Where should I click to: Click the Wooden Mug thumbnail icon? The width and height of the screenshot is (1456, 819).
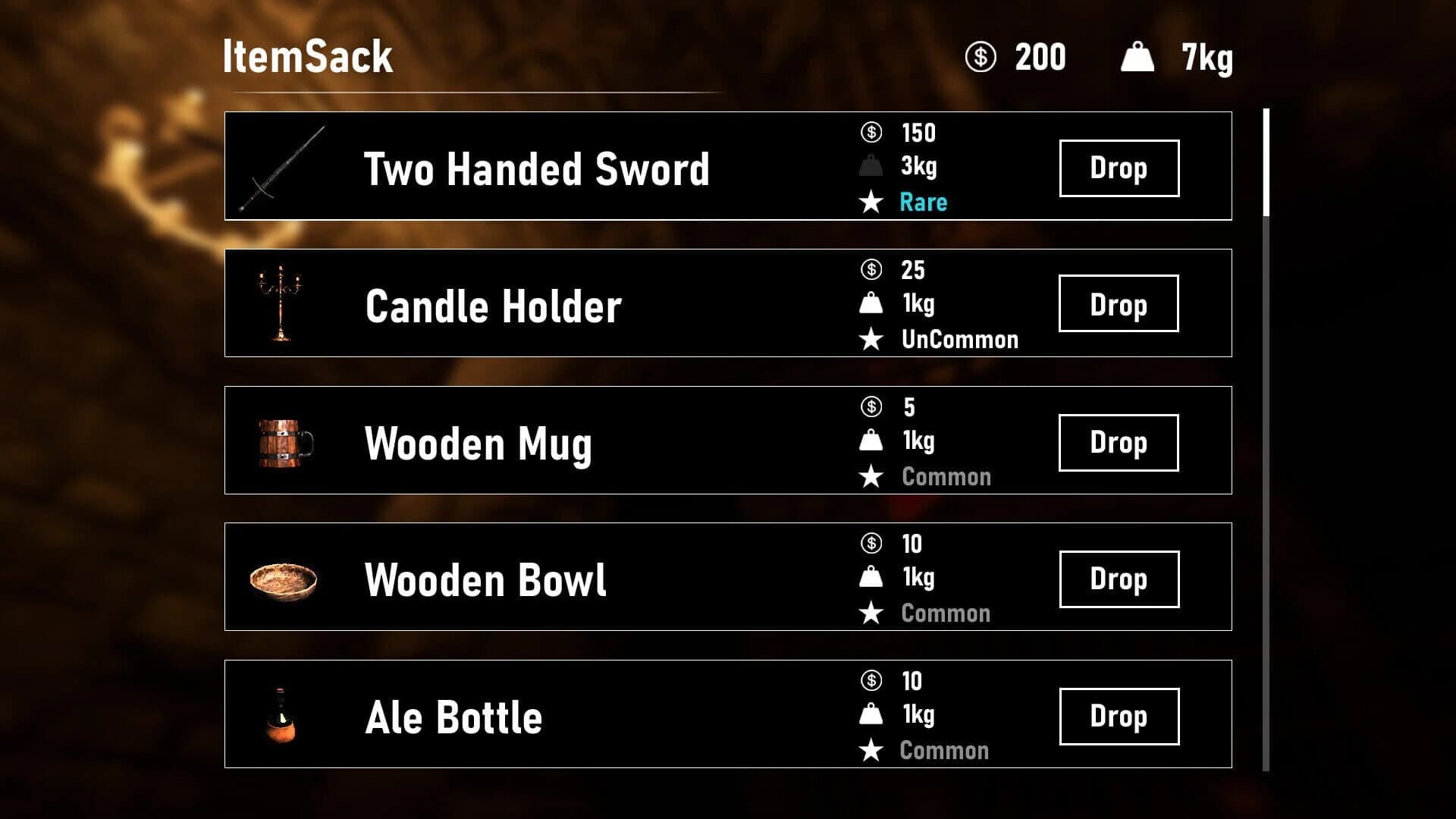coord(284,441)
